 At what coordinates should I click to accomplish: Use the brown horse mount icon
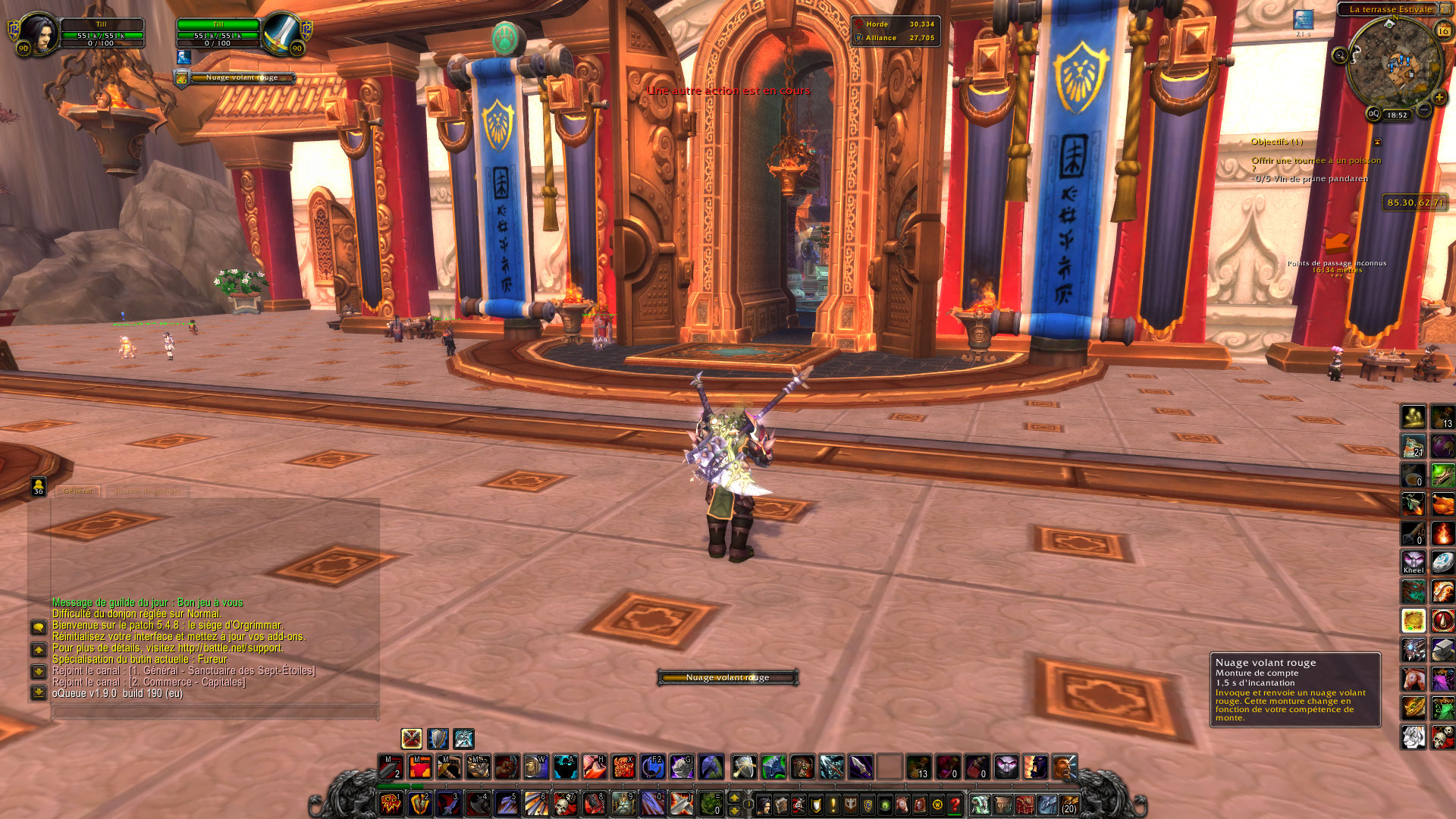1413,679
